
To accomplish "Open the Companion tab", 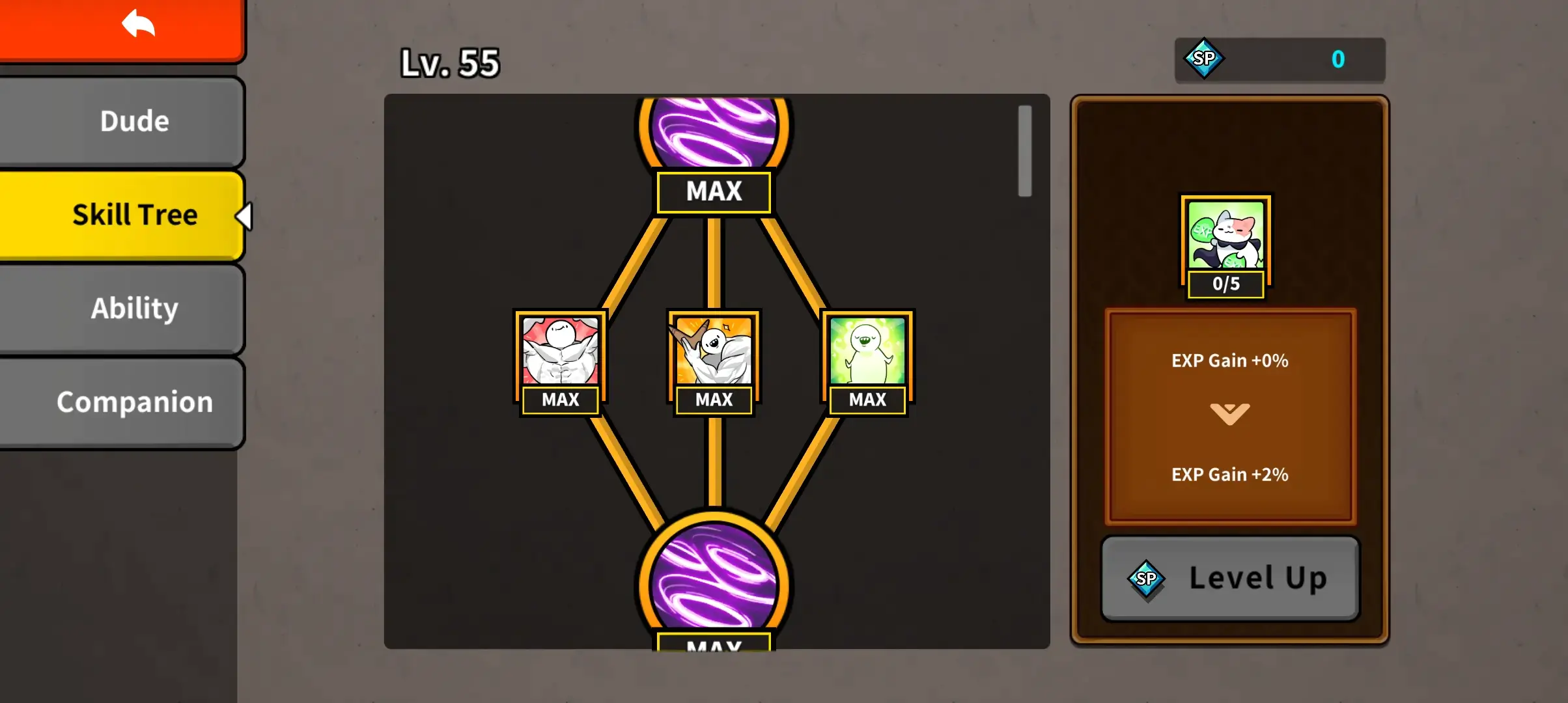I will (133, 402).
